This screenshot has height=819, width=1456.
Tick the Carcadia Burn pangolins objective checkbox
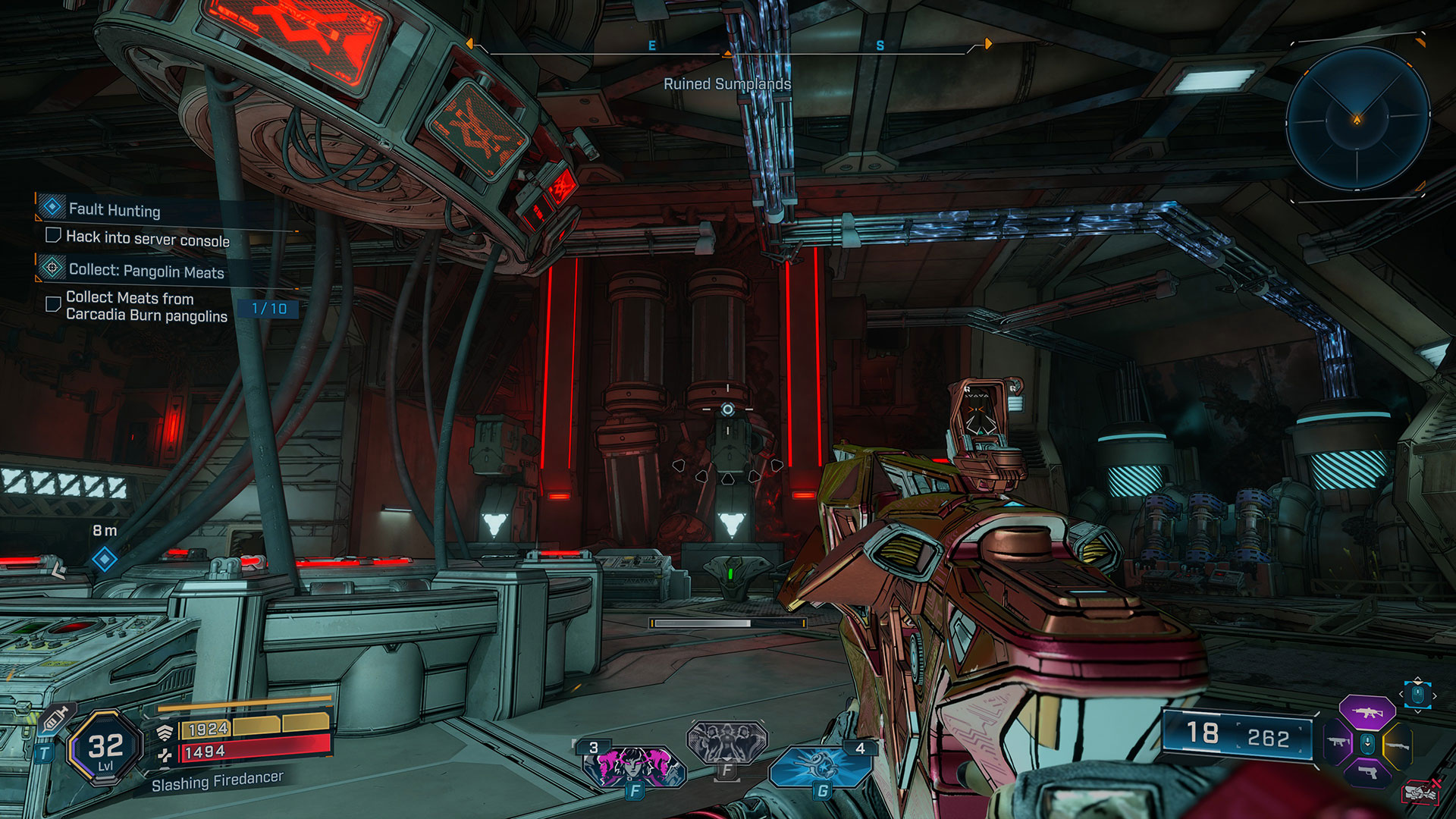[53, 304]
